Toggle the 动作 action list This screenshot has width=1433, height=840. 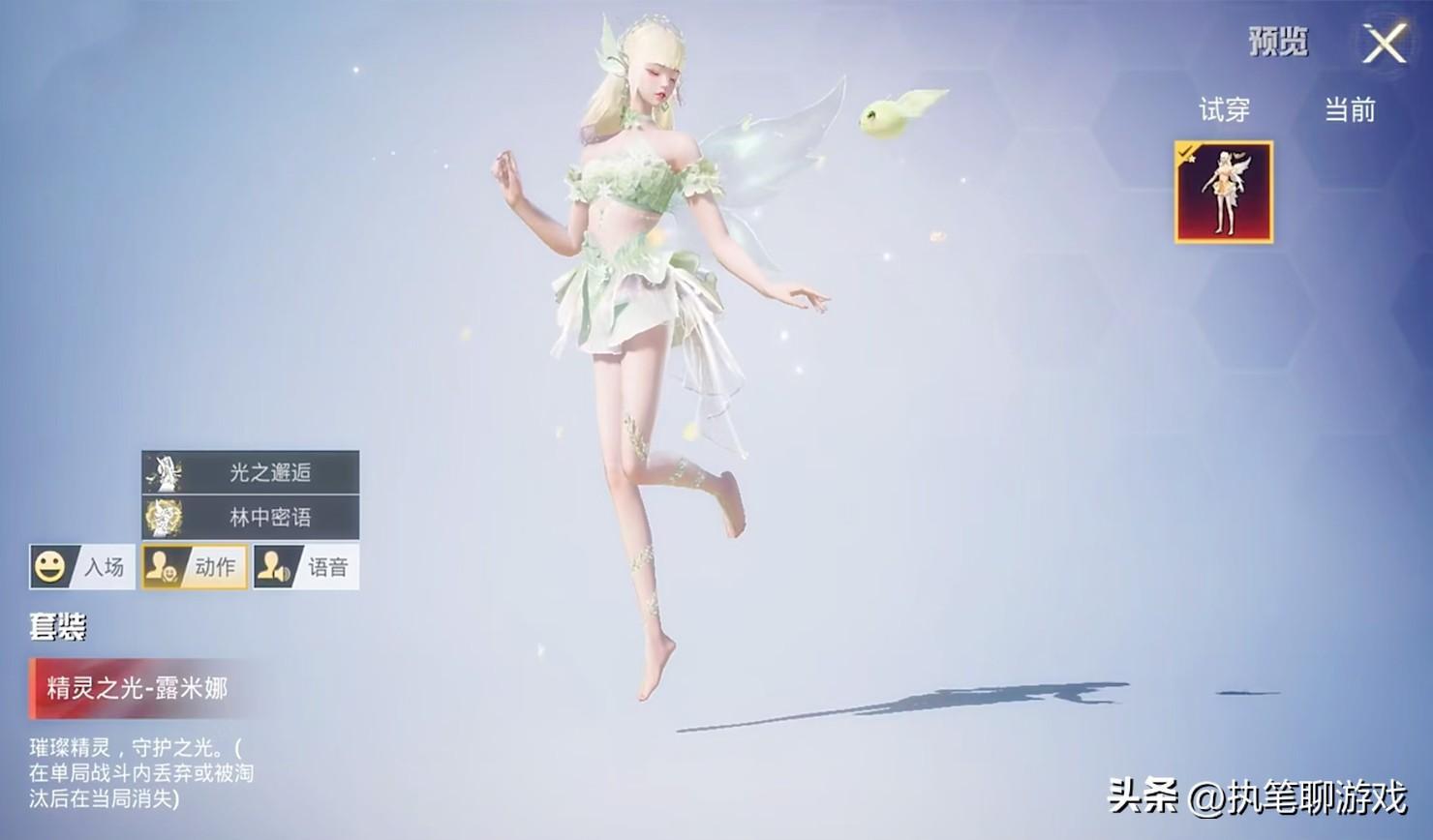(x=194, y=567)
